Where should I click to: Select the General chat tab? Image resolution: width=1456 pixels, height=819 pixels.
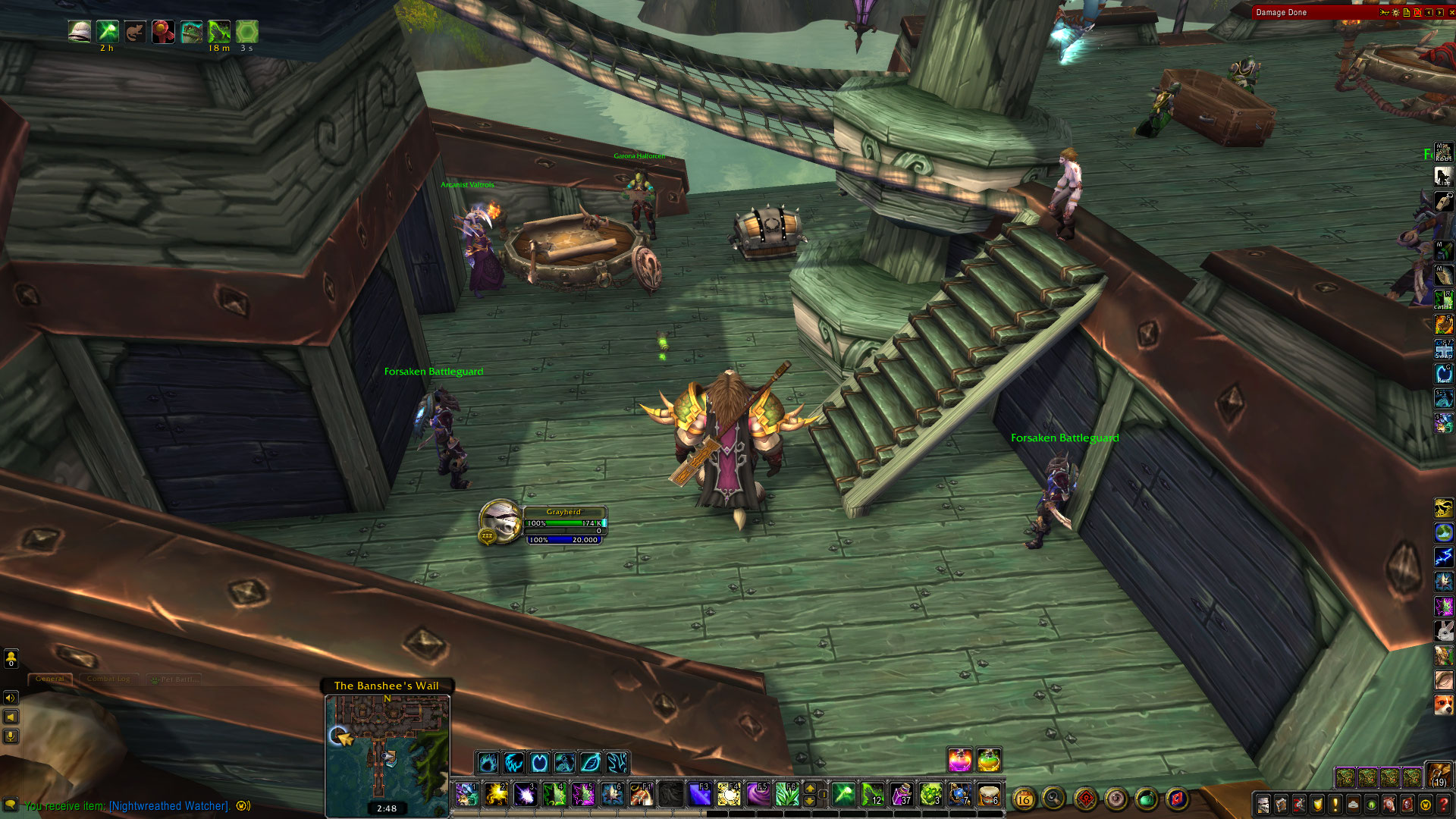[x=50, y=679]
